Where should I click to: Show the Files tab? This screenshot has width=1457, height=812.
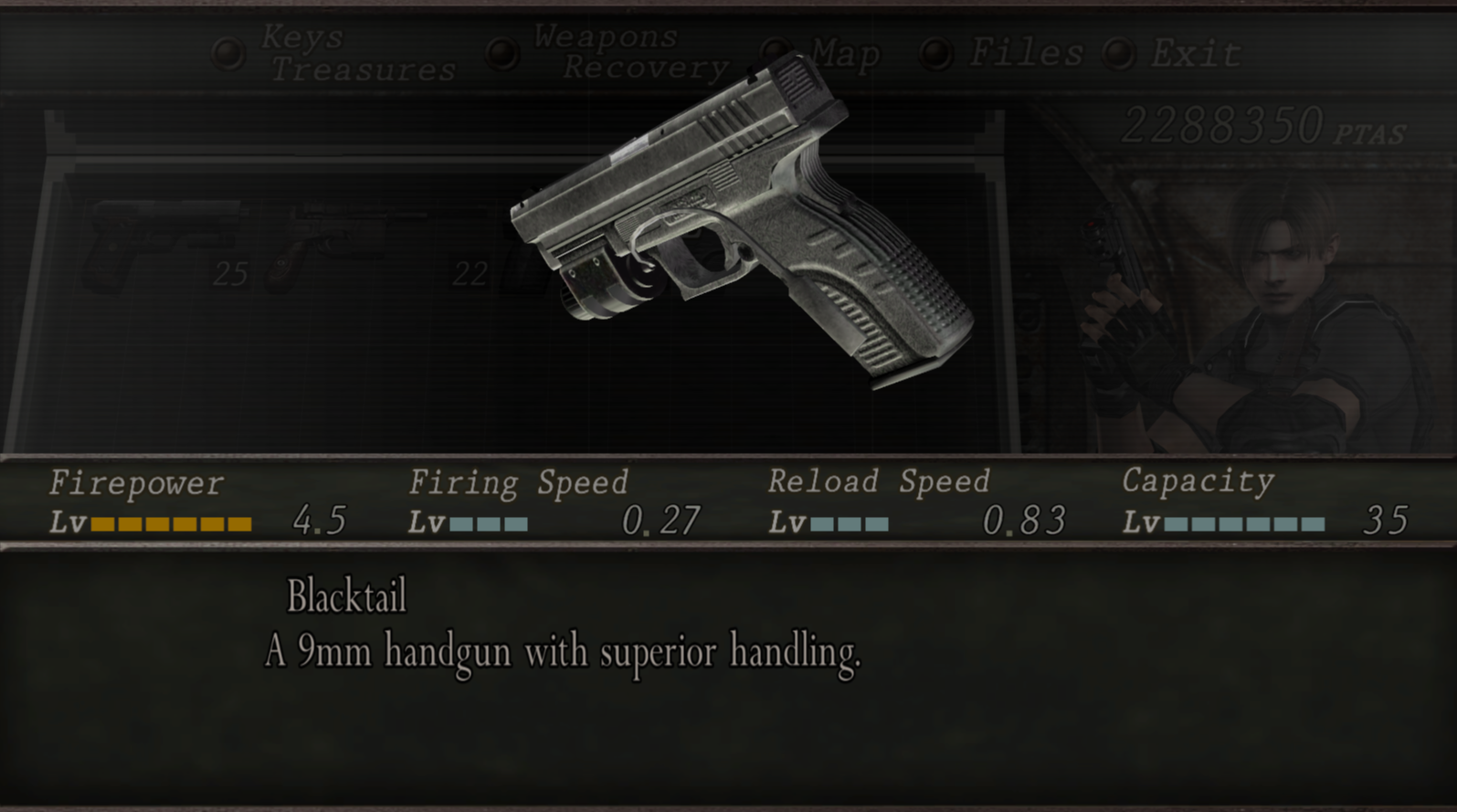pos(1025,53)
